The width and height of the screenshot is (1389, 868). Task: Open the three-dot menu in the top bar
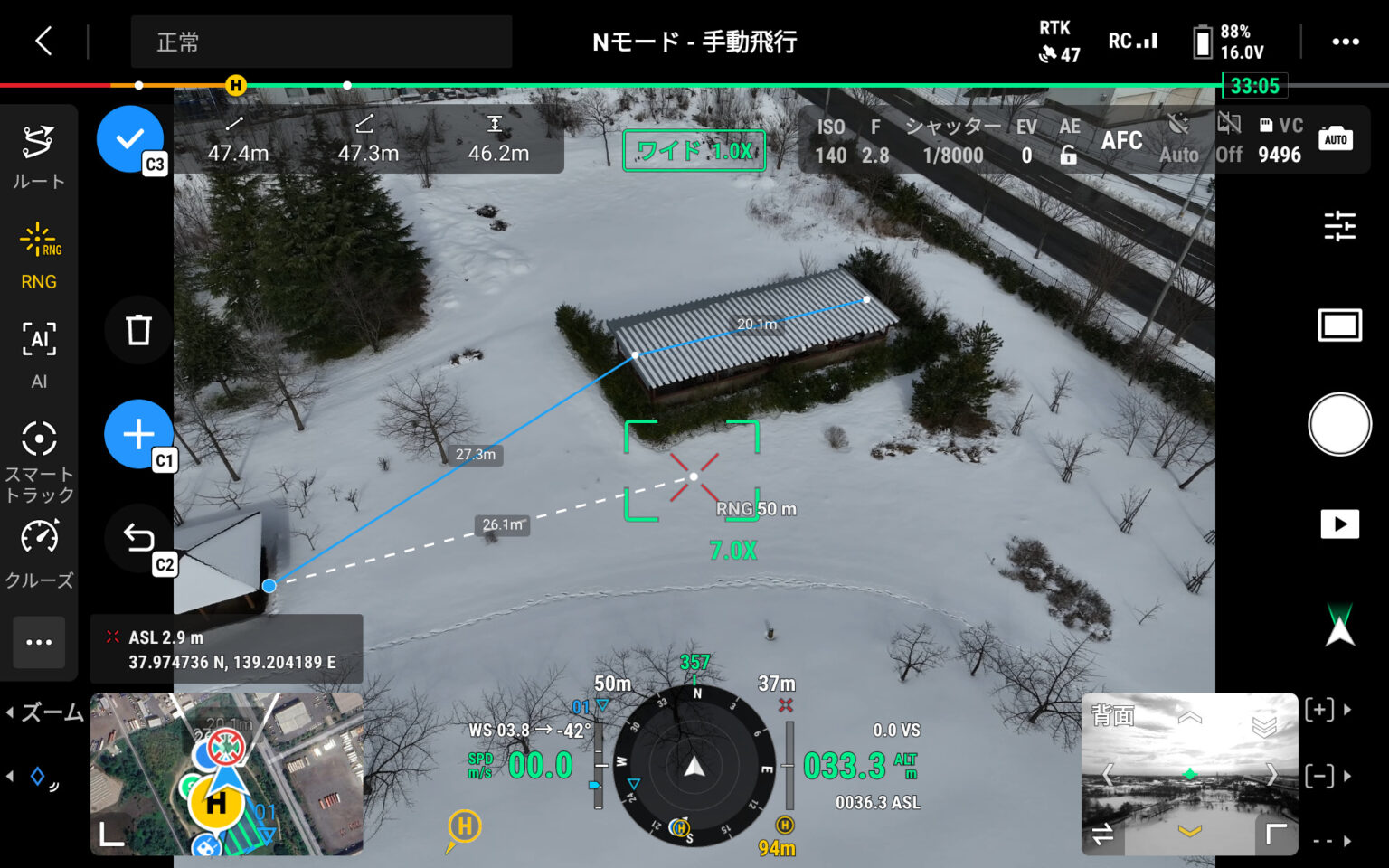pos(1345,42)
